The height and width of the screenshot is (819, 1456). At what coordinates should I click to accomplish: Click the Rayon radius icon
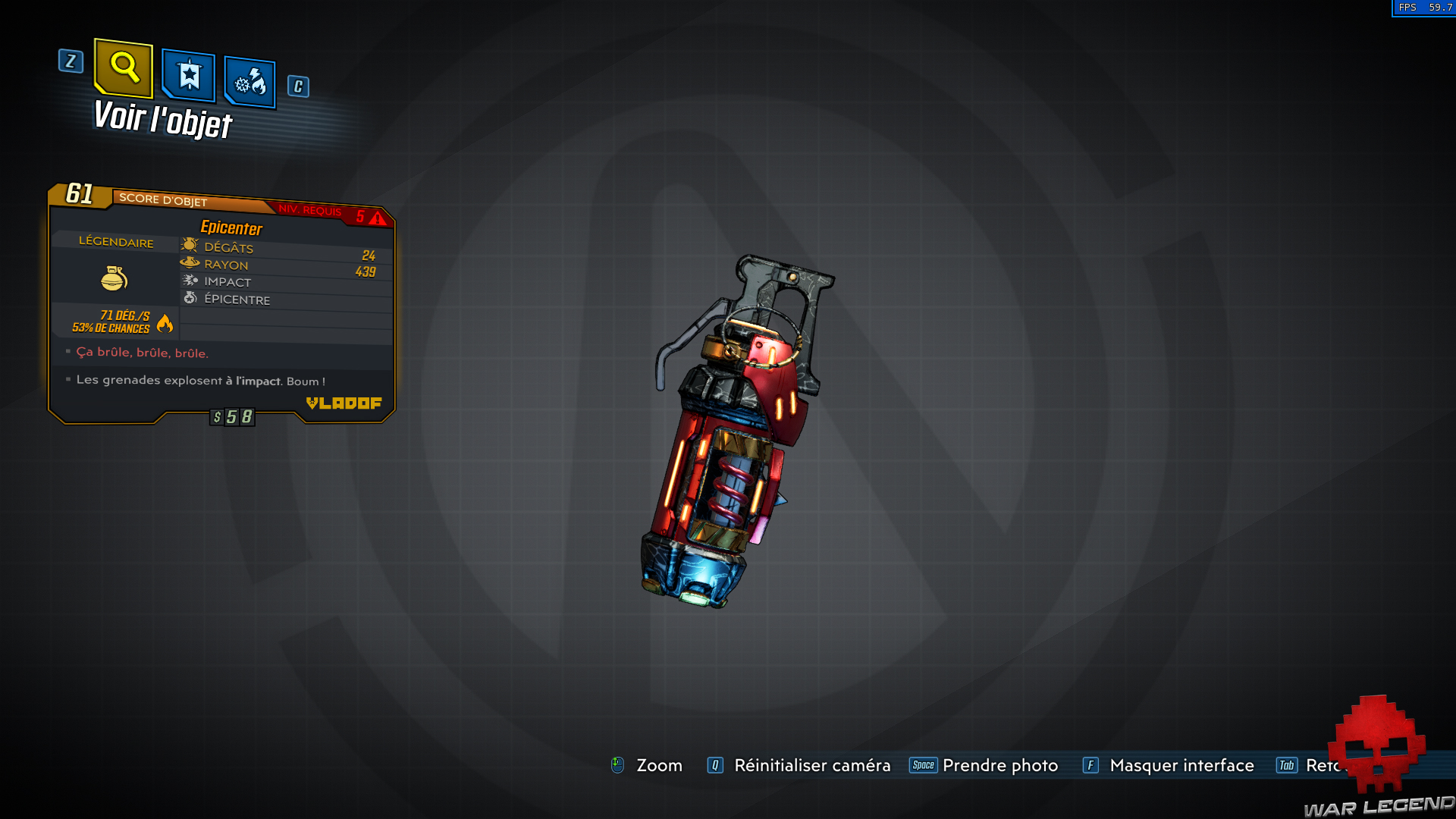(189, 262)
